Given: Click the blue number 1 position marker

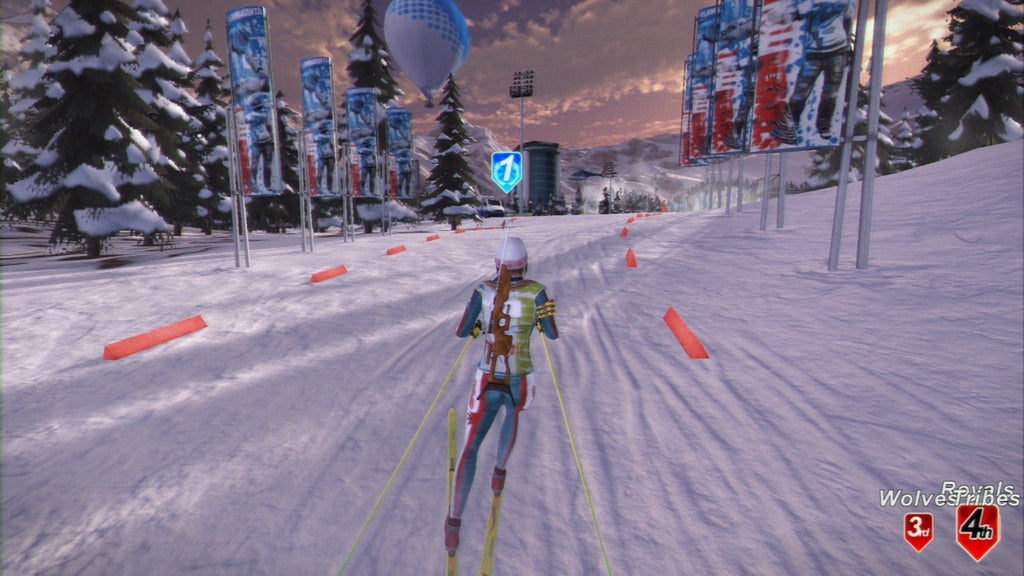Looking at the screenshot, I should point(507,170).
